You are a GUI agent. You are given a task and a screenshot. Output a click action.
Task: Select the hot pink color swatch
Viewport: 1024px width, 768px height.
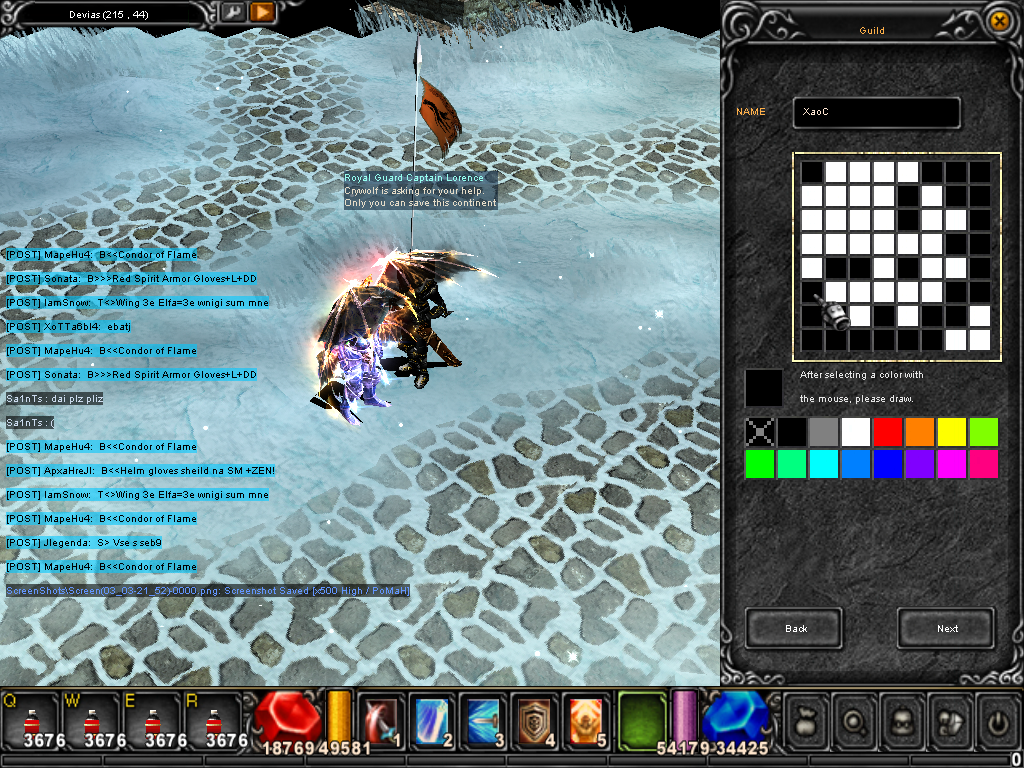[984, 464]
